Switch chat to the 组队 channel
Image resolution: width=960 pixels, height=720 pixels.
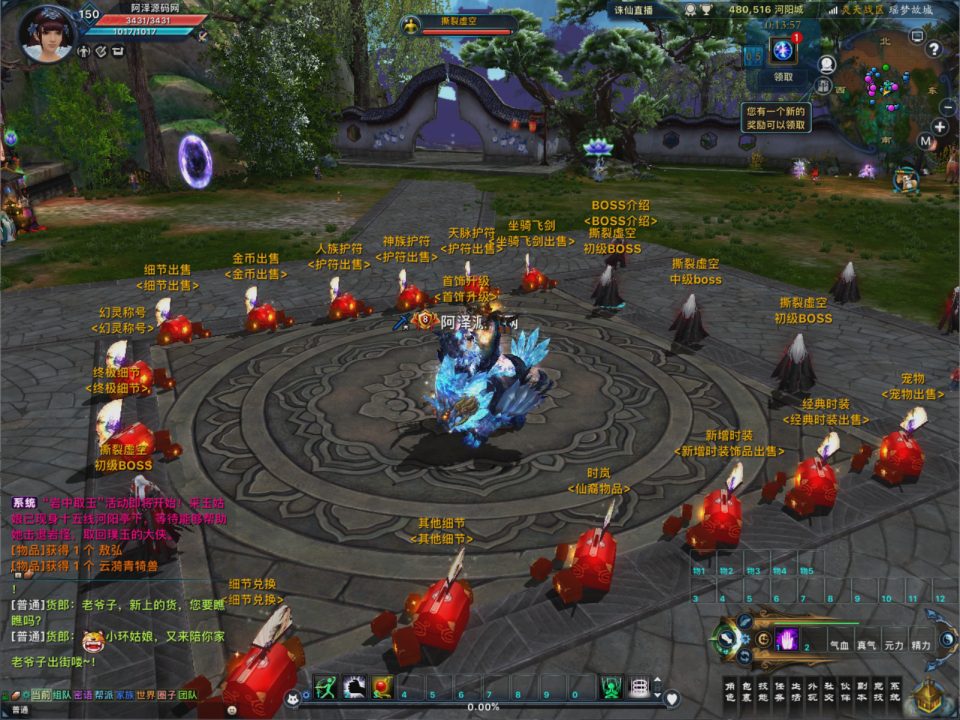click(62, 695)
